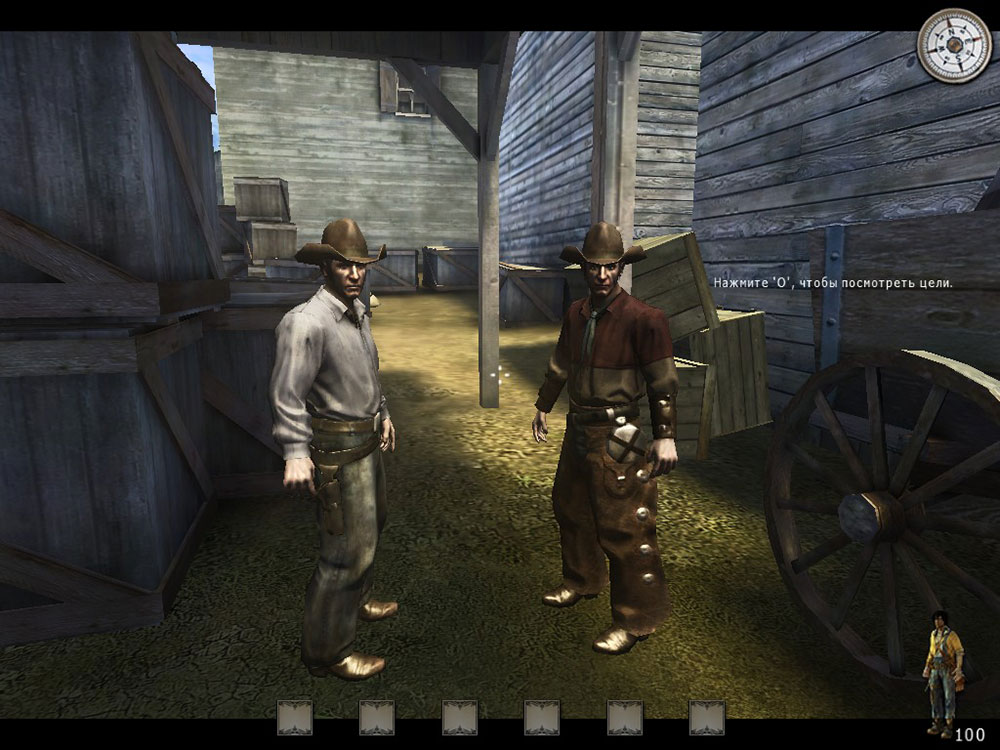This screenshot has height=750, width=1000.
Task: Select the character portrait above the health value
Action: [x=943, y=666]
